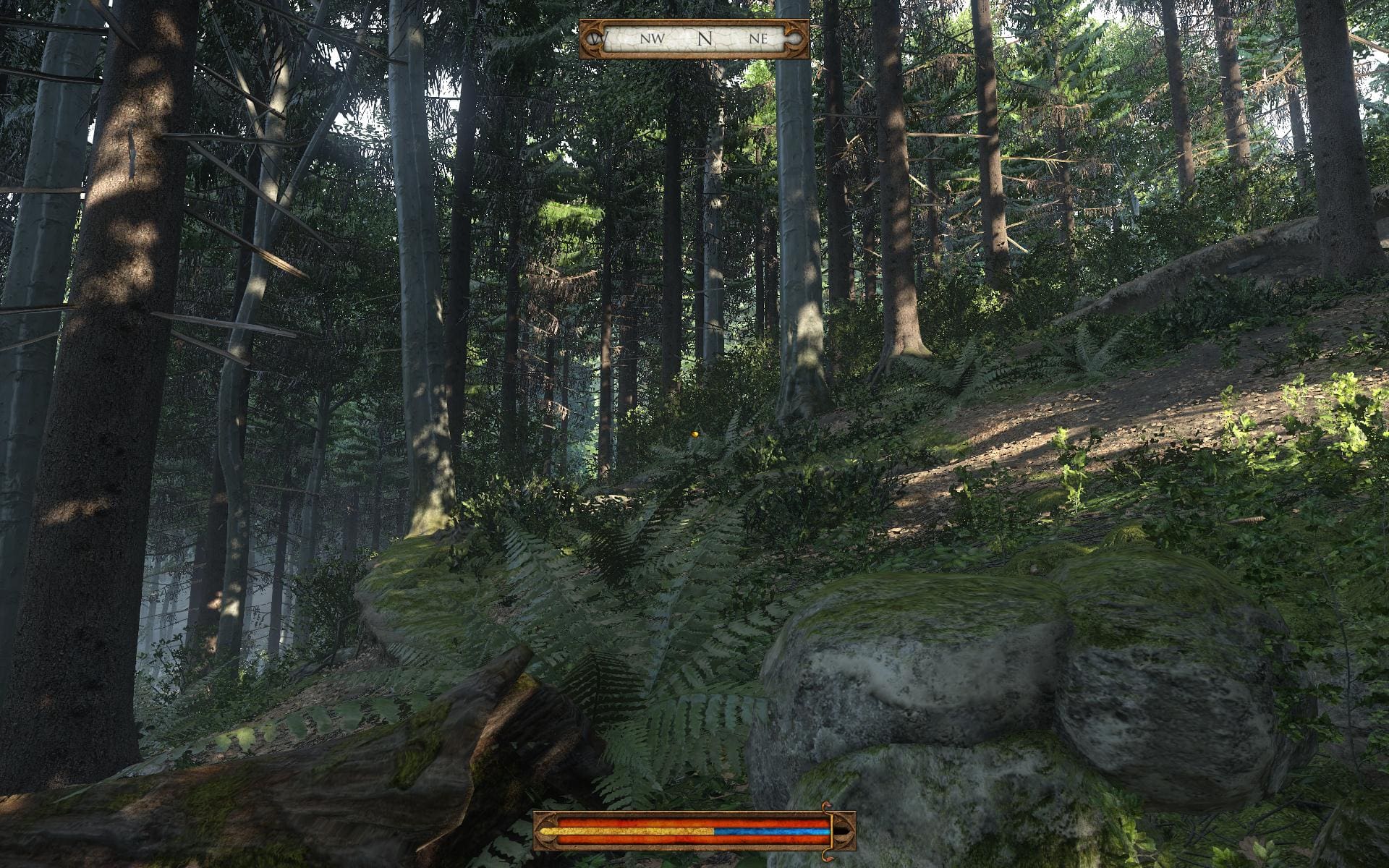The image size is (1389, 868).
Task: Click the compass bar showing N heading
Action: tap(694, 39)
